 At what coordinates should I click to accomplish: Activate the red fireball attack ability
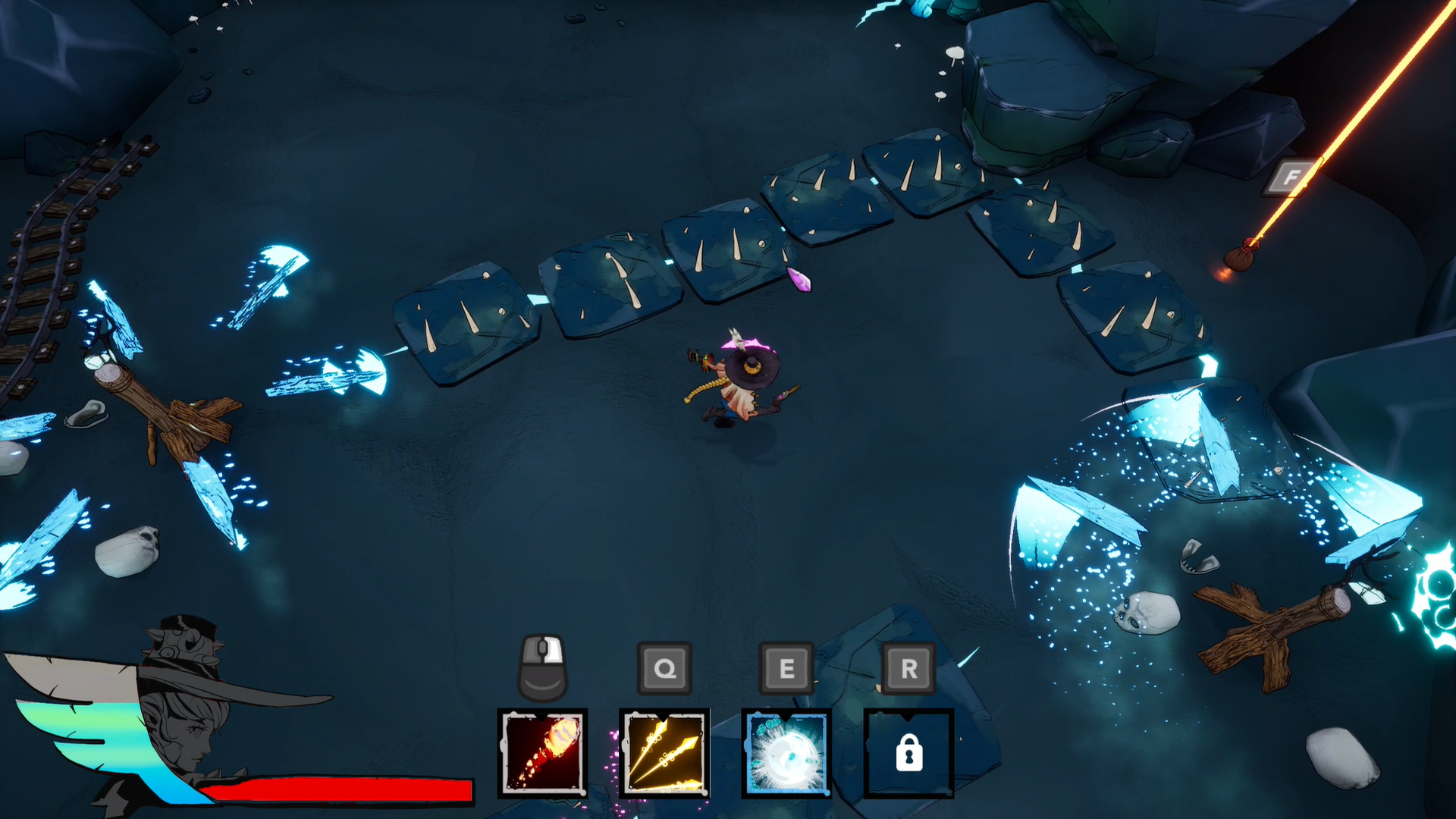[x=542, y=753]
